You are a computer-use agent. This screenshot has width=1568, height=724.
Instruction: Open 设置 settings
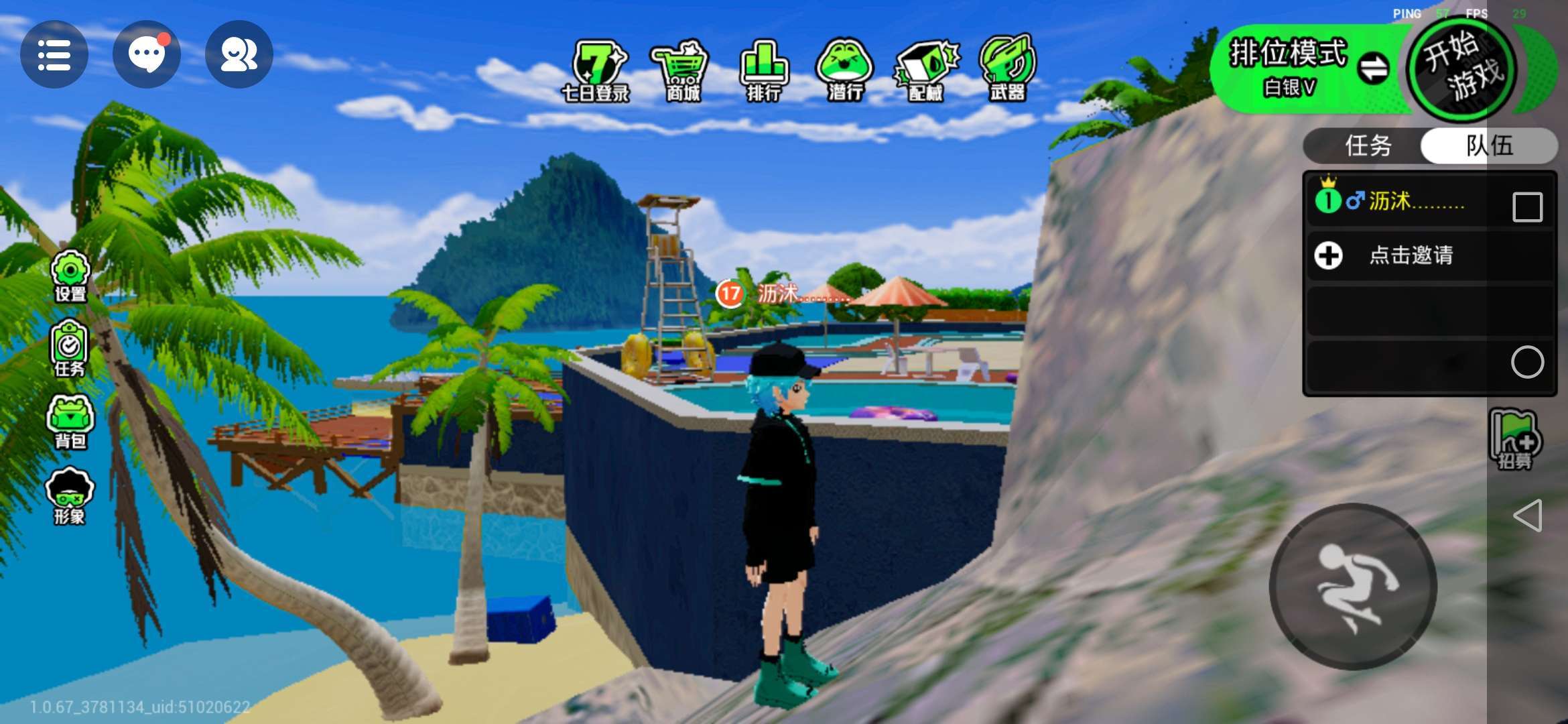point(70,276)
